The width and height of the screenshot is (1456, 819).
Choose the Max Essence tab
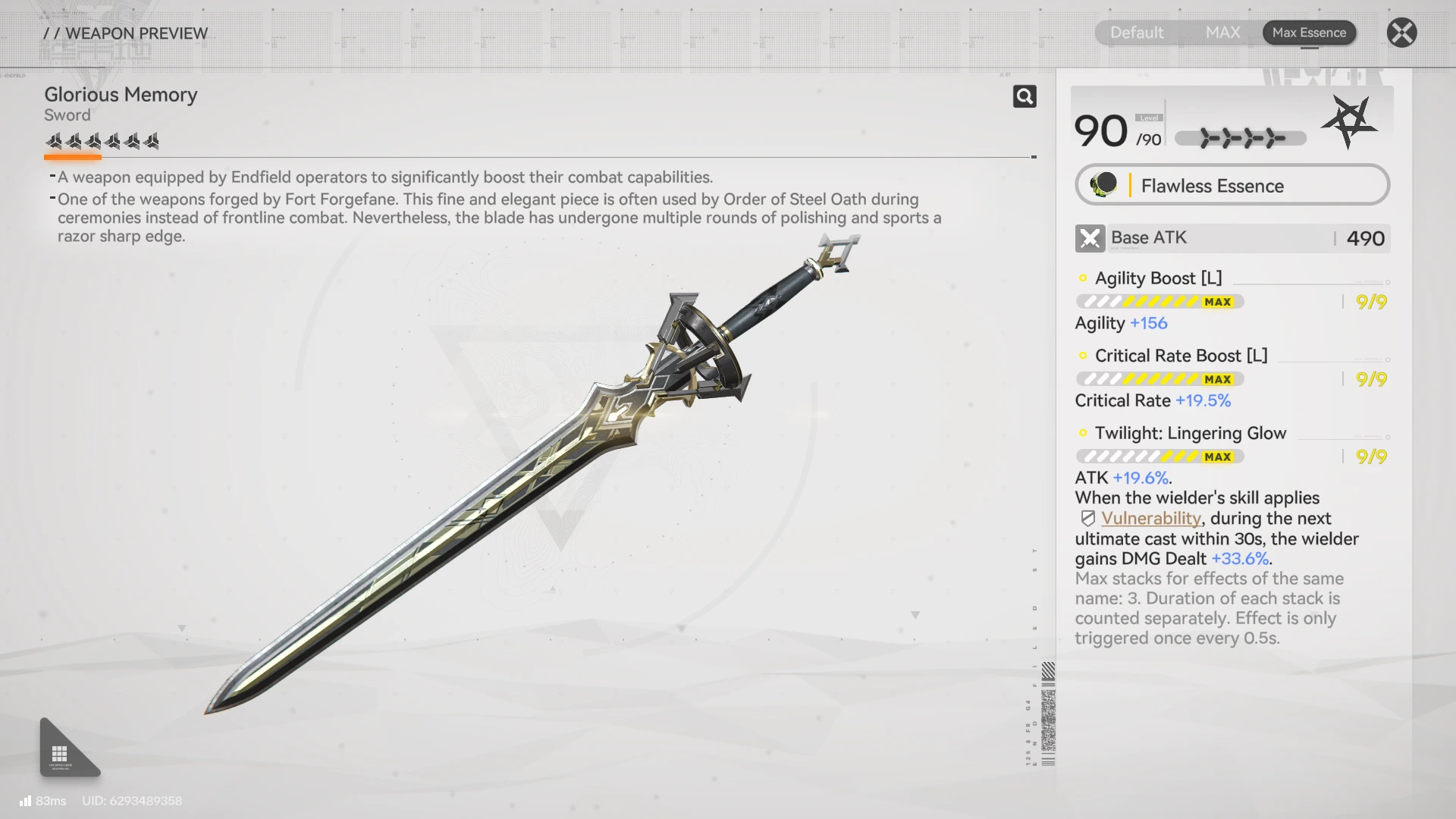[1309, 33]
